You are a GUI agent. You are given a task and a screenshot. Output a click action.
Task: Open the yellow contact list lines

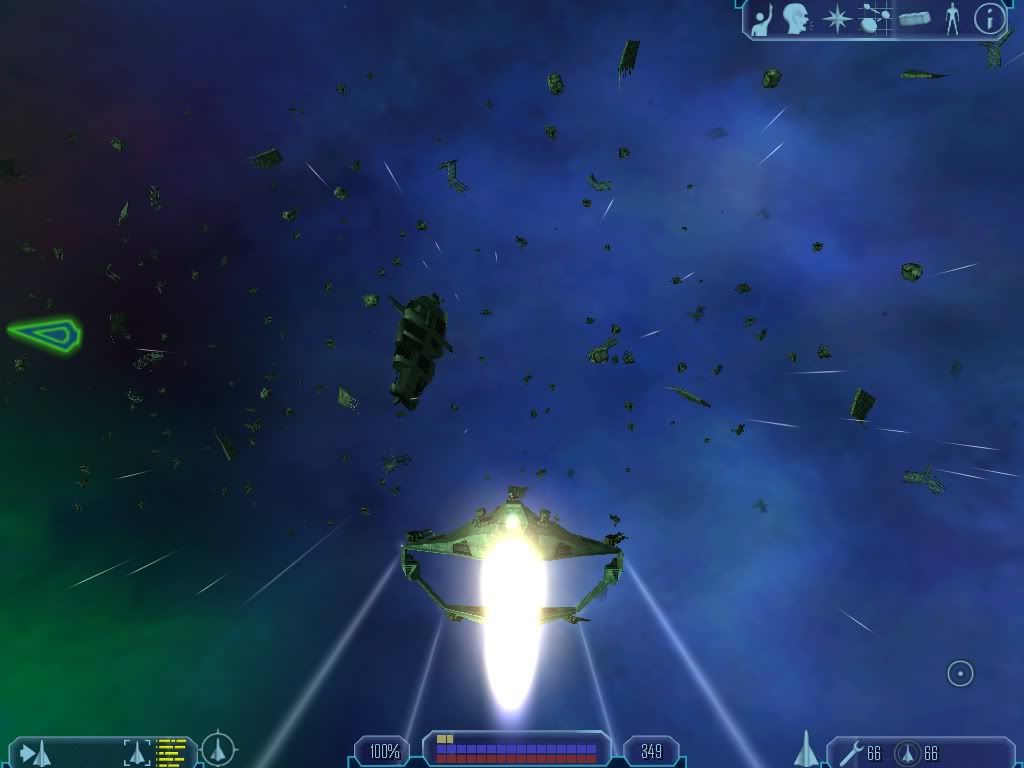[x=172, y=752]
